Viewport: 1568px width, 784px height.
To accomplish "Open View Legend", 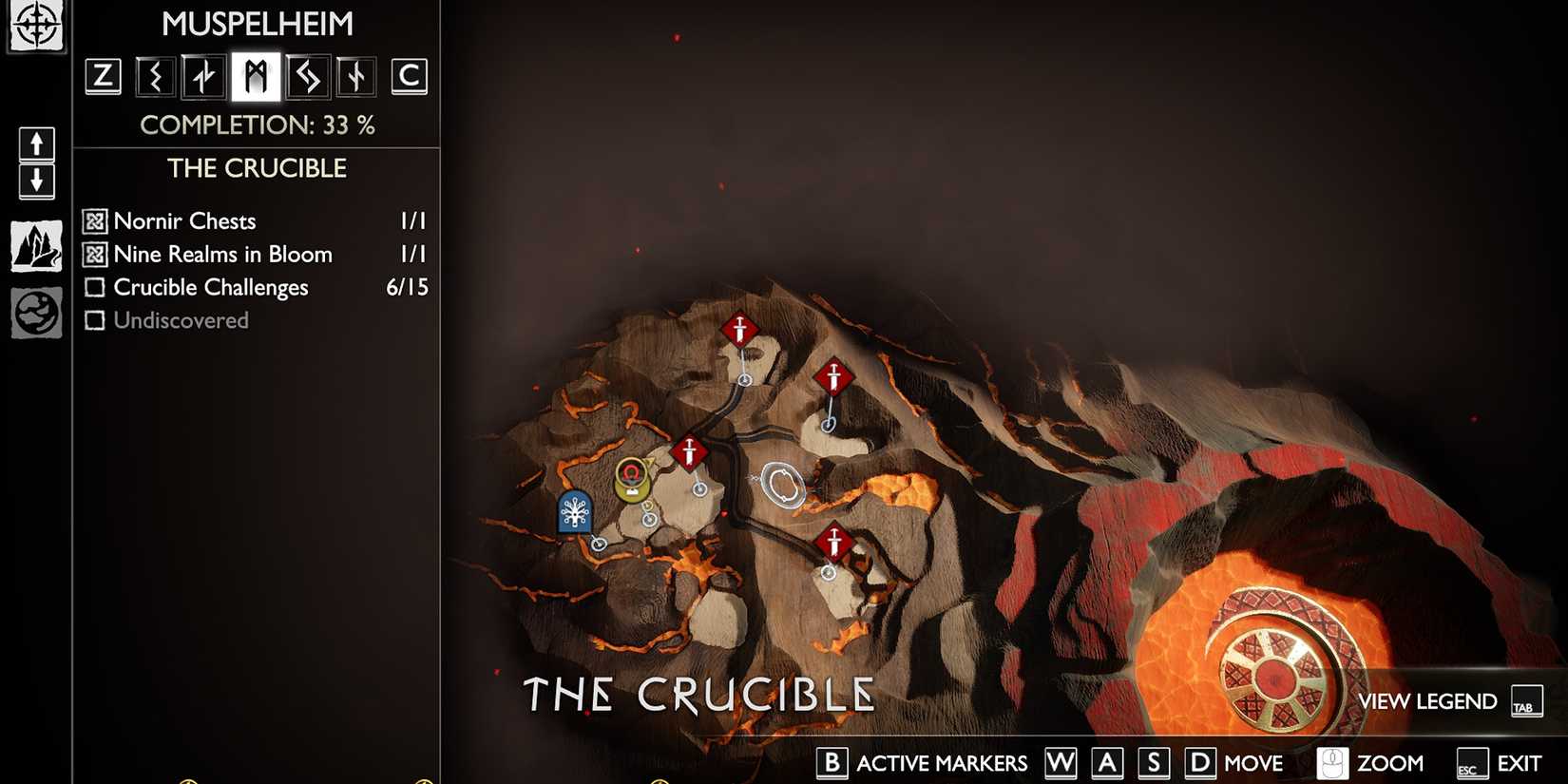I will click(x=1427, y=701).
